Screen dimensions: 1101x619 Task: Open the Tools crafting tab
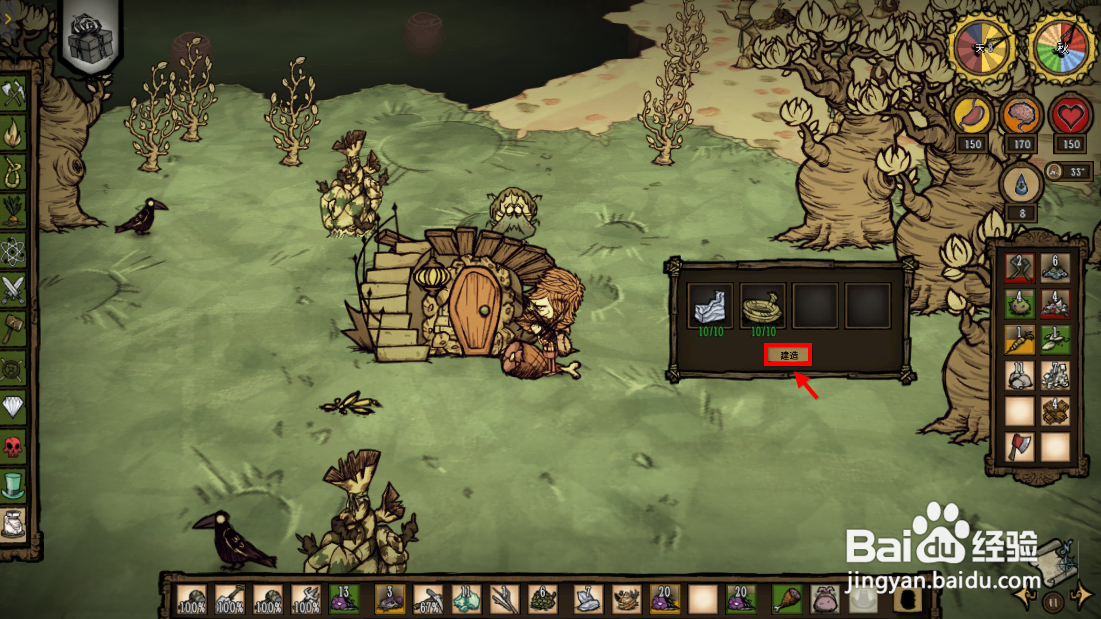[13, 94]
